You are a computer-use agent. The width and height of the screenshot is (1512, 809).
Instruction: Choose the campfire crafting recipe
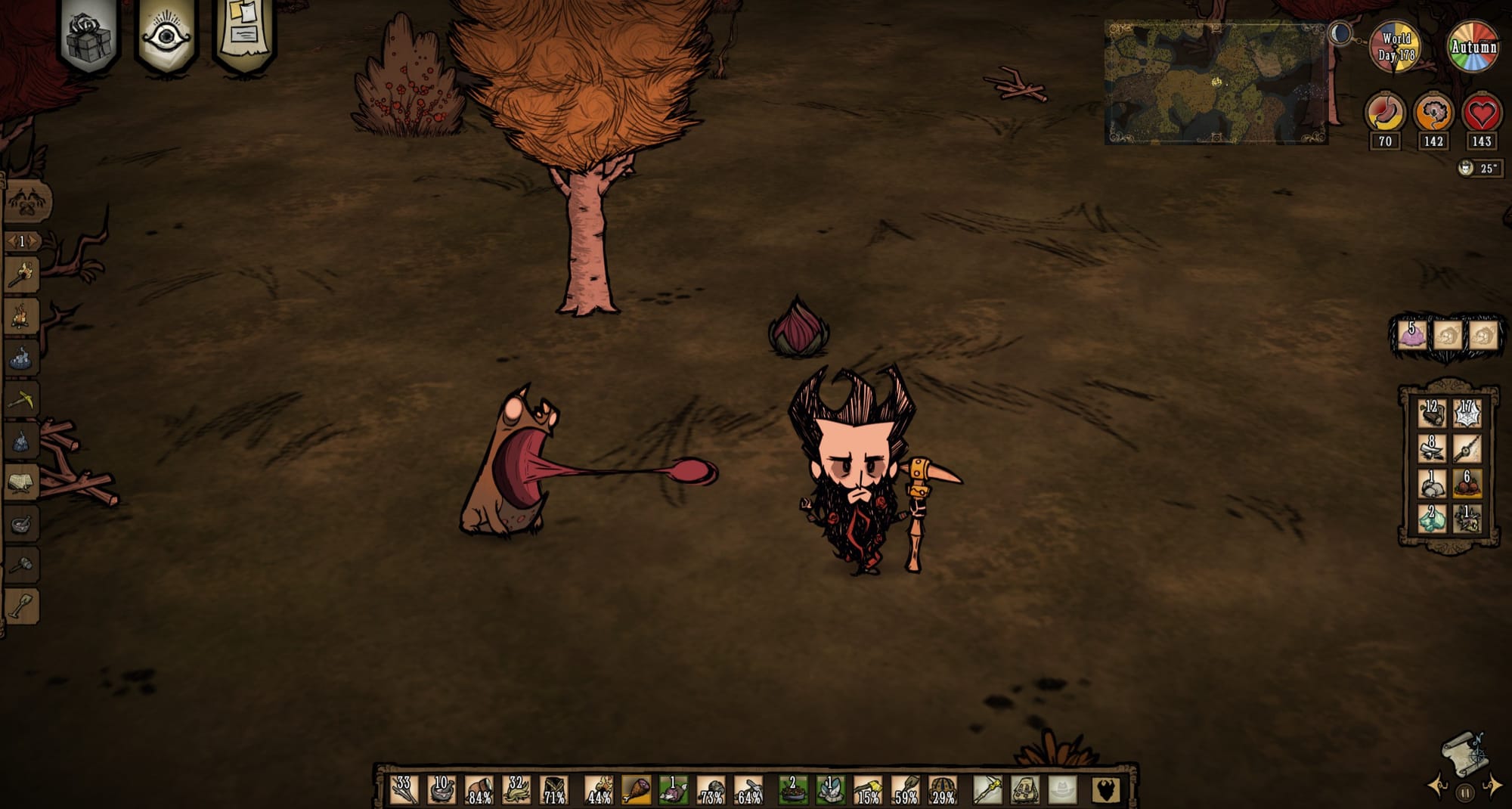point(22,315)
